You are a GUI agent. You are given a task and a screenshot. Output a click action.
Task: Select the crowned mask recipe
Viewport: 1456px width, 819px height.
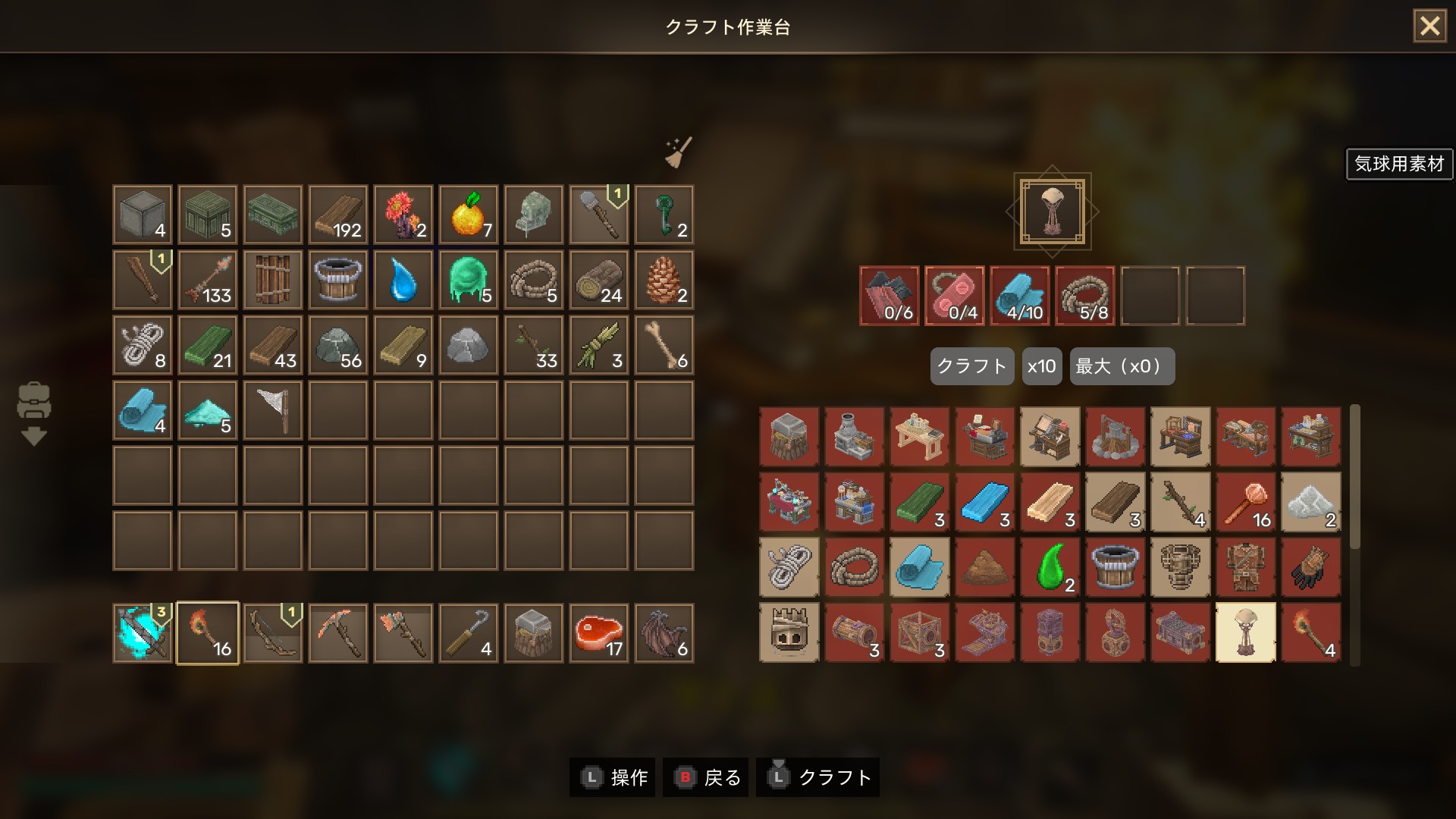click(x=789, y=632)
